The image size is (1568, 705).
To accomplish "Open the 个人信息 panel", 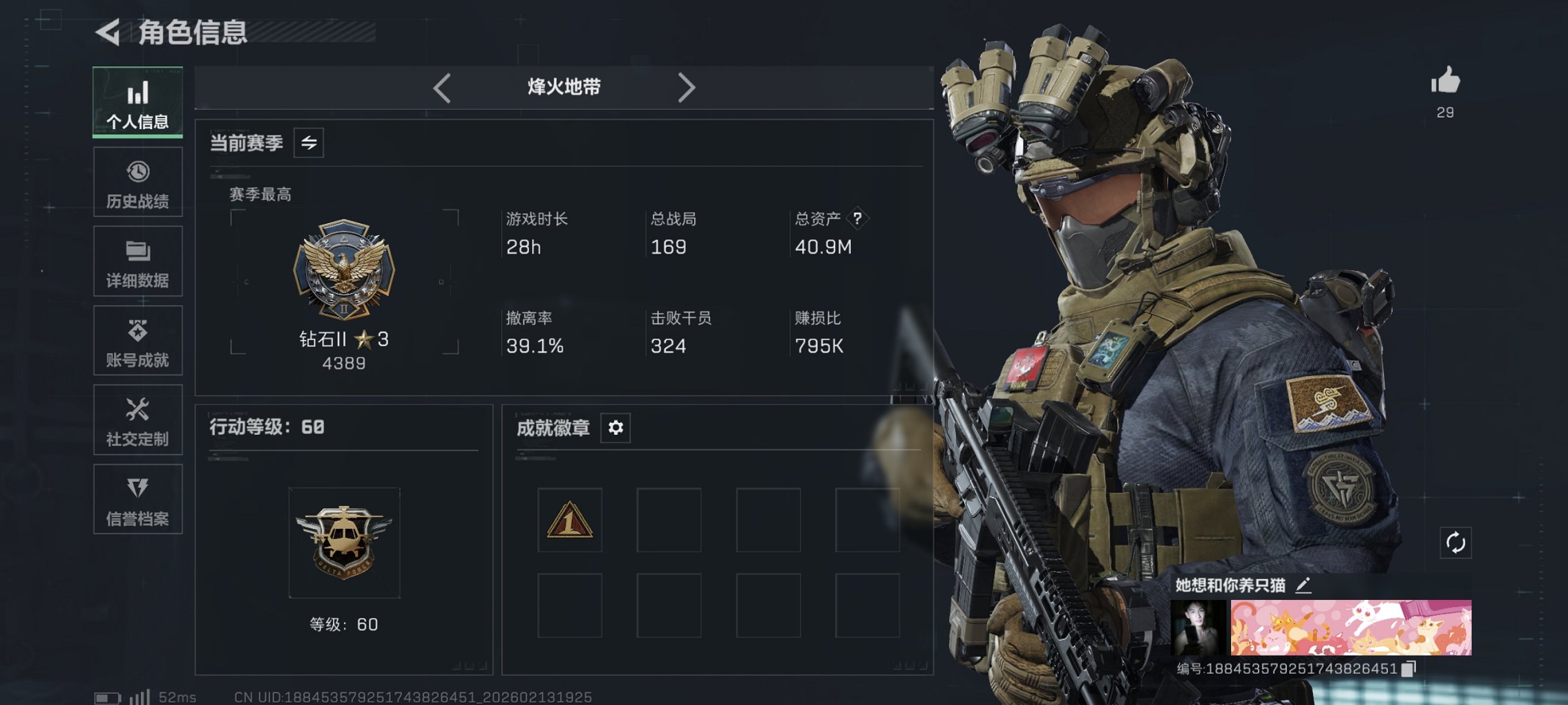I will click(x=137, y=102).
